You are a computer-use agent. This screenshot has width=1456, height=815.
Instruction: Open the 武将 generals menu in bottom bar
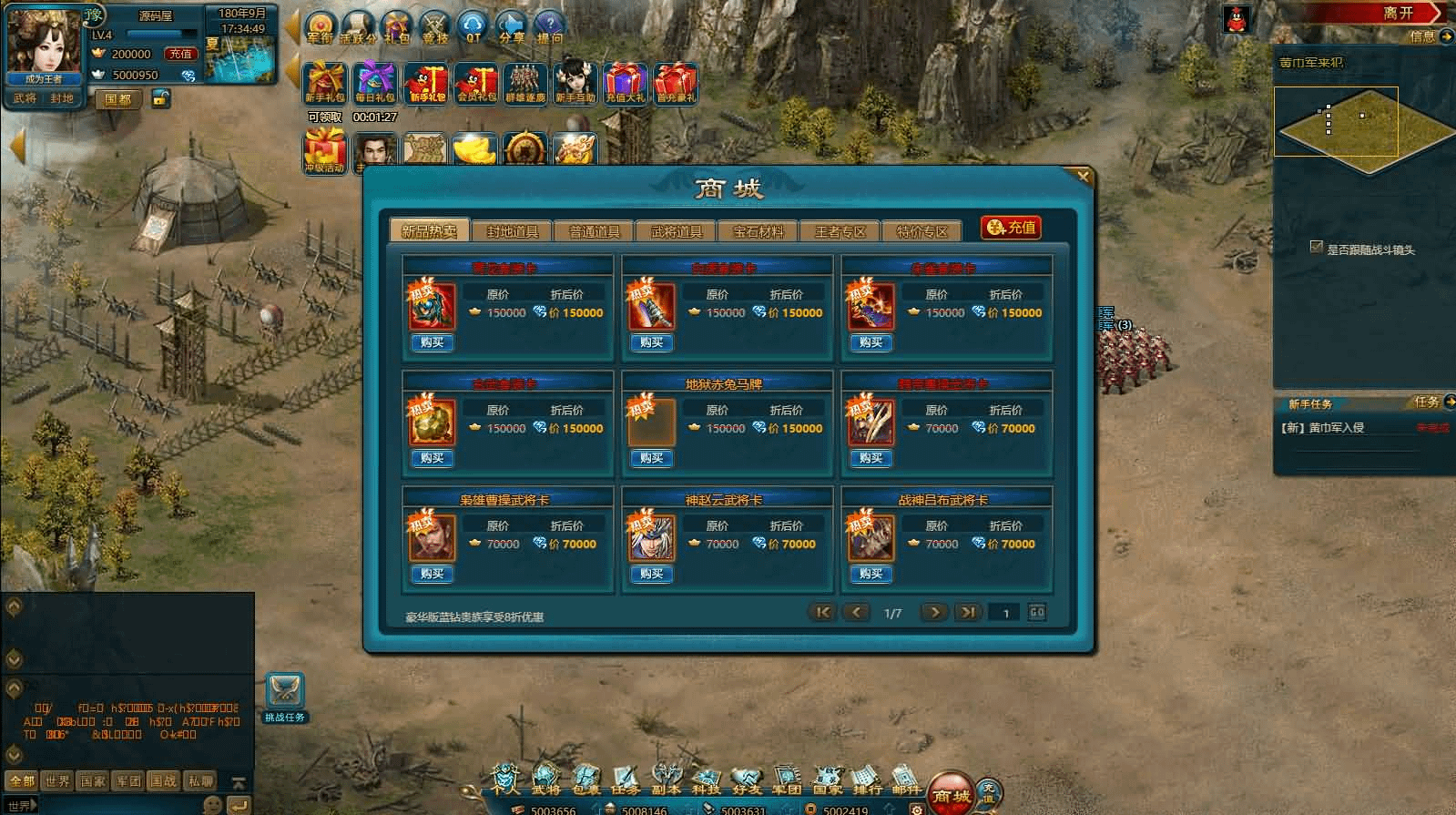pyautogui.click(x=545, y=779)
